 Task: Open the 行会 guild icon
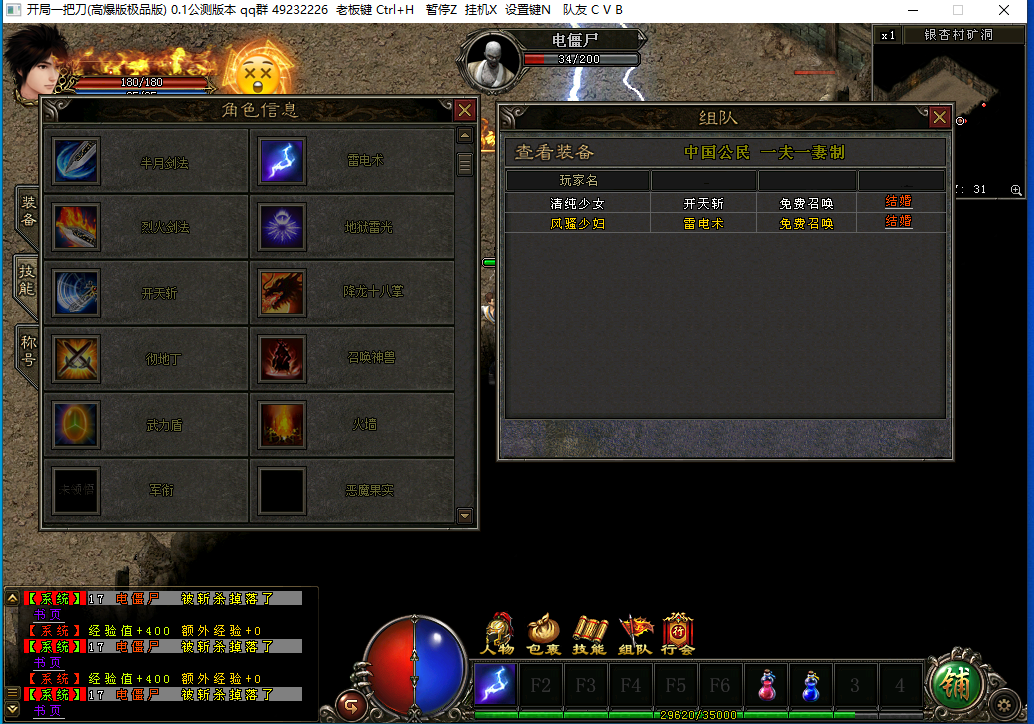tap(678, 634)
